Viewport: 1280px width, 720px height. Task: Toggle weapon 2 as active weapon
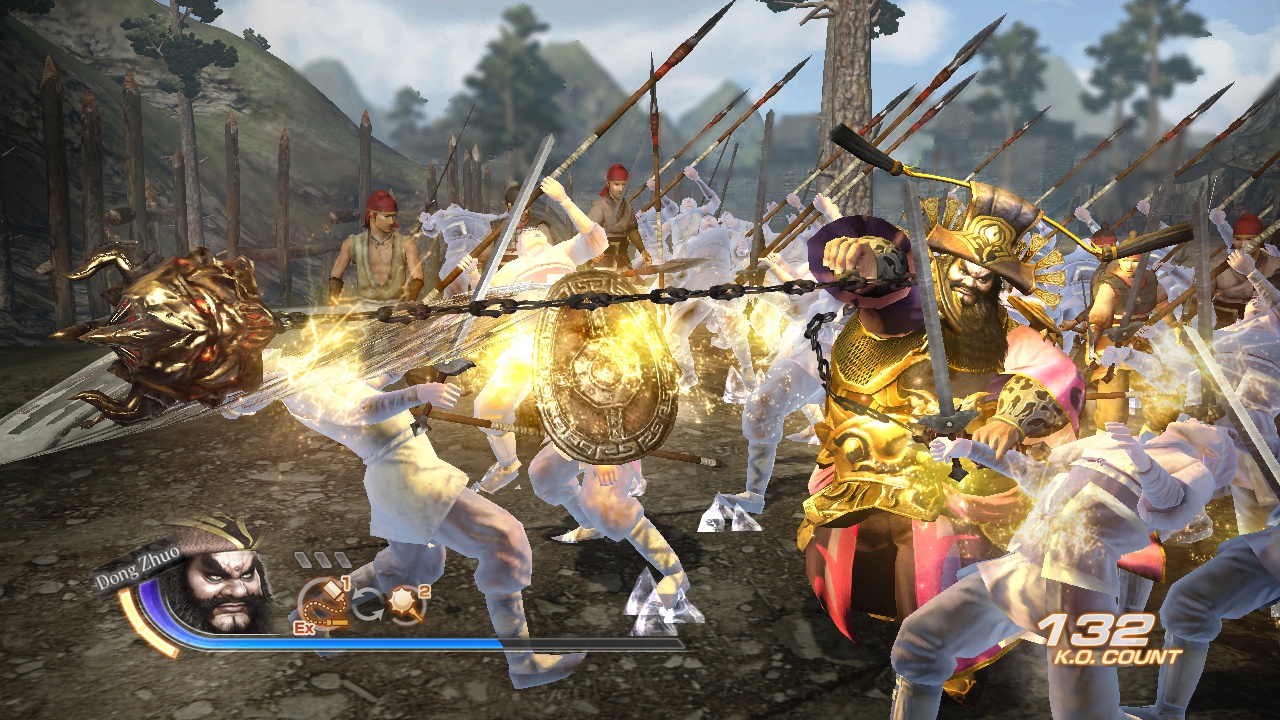[404, 602]
